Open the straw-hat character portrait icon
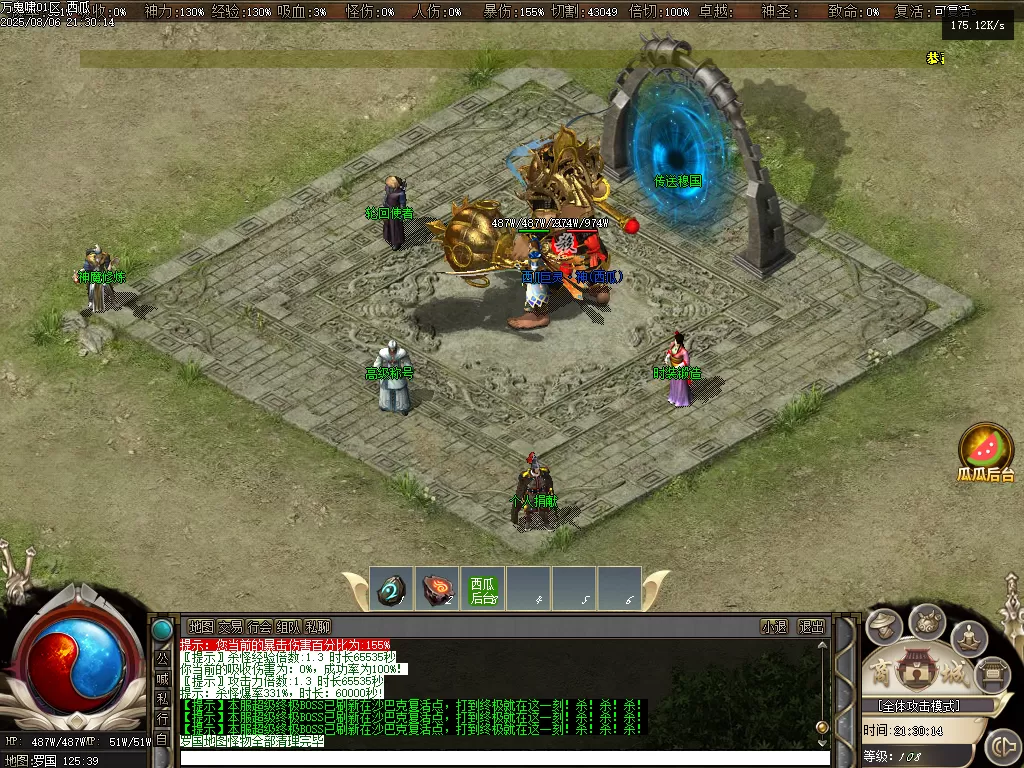Viewport: 1024px width, 768px height. point(884,627)
